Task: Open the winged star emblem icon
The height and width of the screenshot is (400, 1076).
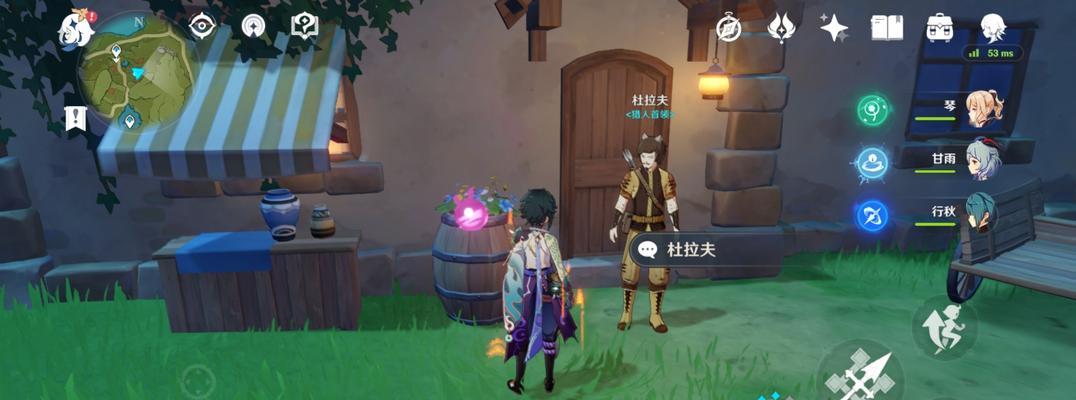Action: click(x=781, y=28)
